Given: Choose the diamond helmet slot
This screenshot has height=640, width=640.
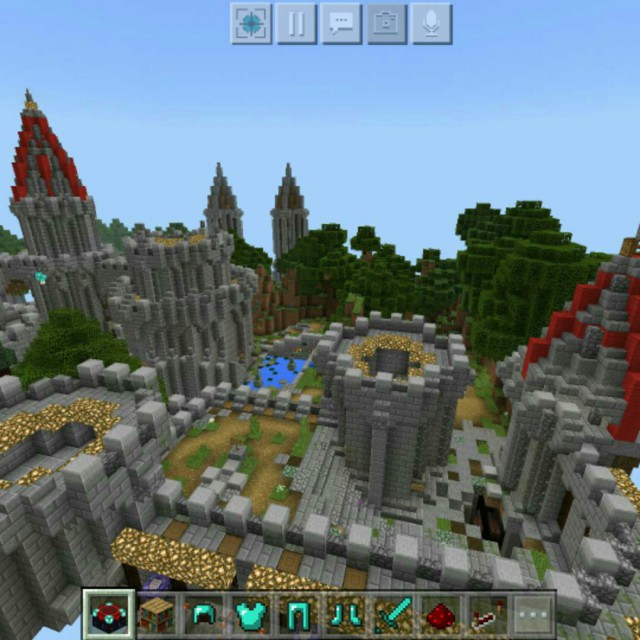Looking at the screenshot, I should click(x=203, y=614).
